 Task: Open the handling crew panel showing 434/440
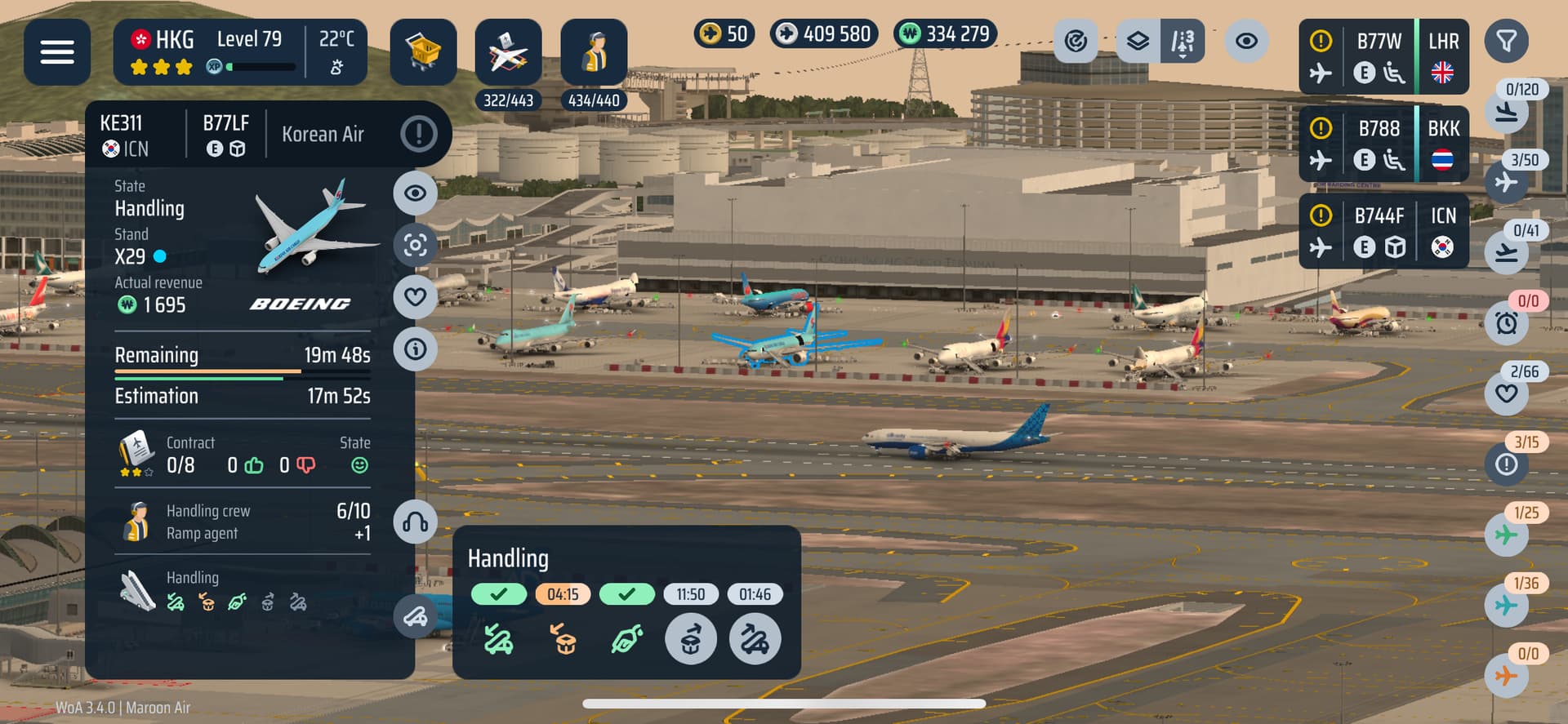pyautogui.click(x=594, y=54)
